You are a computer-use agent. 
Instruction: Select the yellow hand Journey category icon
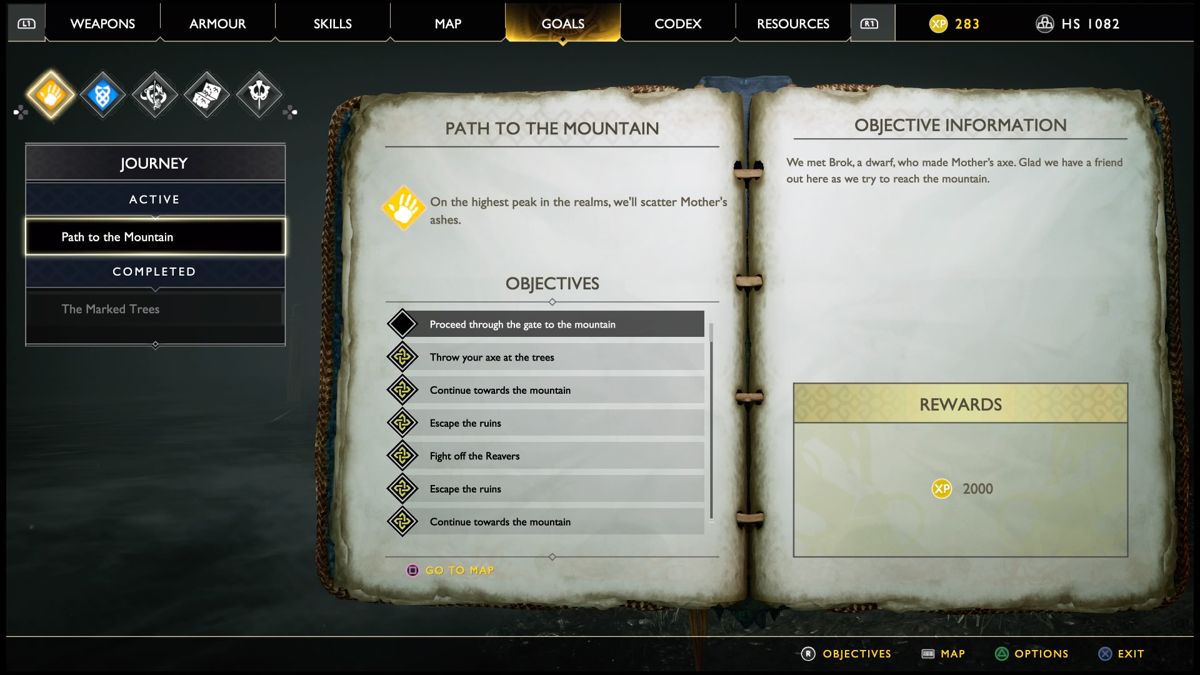(50, 96)
